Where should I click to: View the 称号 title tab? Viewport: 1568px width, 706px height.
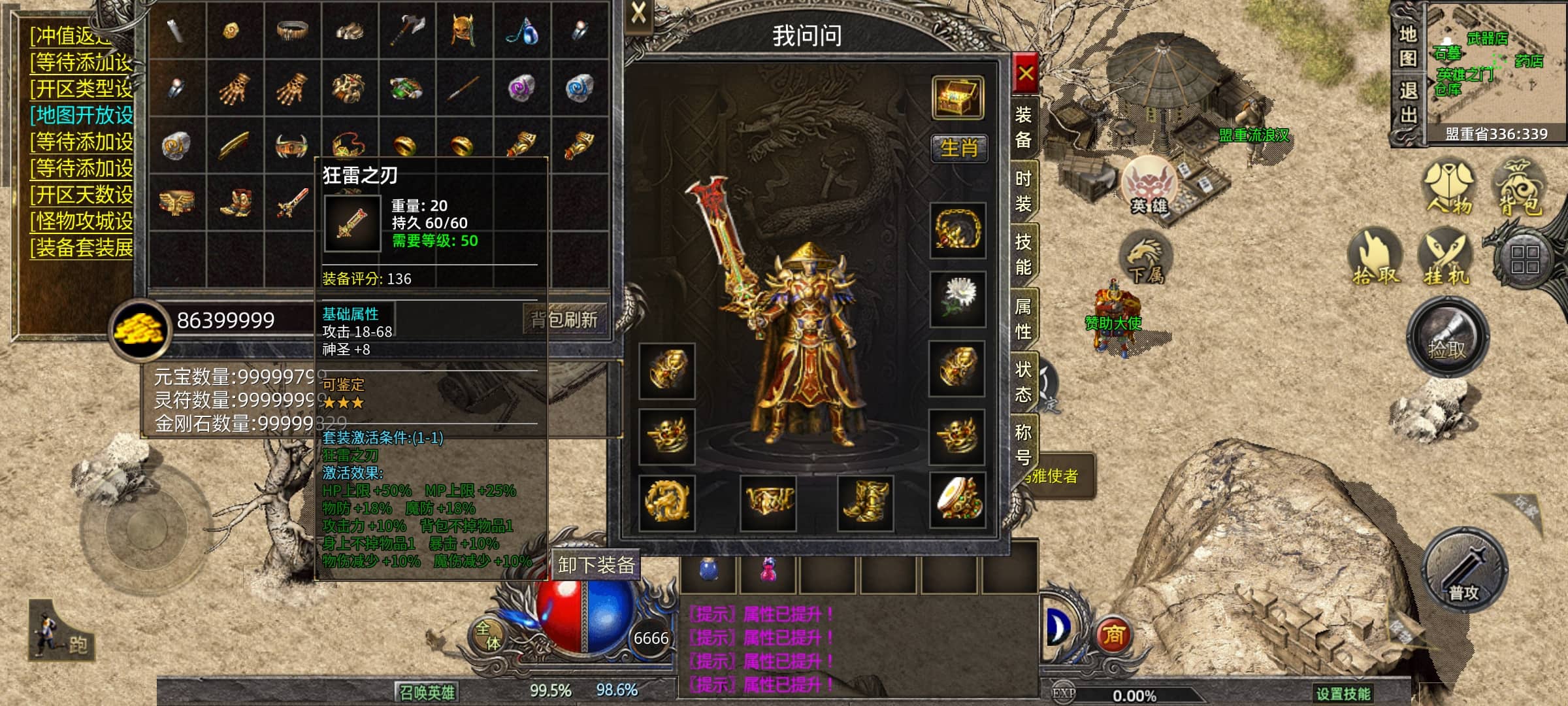[x=1023, y=445]
